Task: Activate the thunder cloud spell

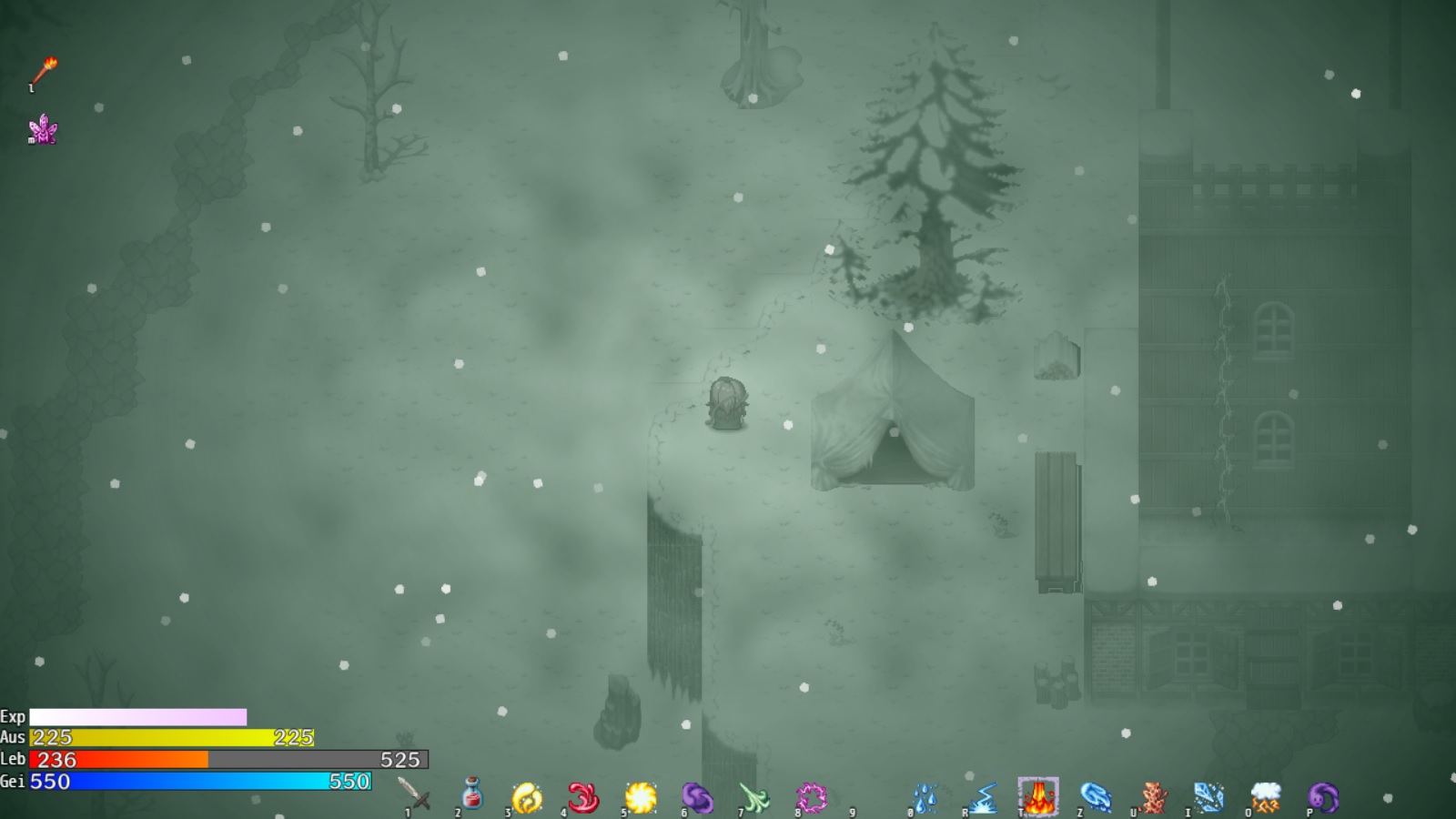Action: (1266, 797)
